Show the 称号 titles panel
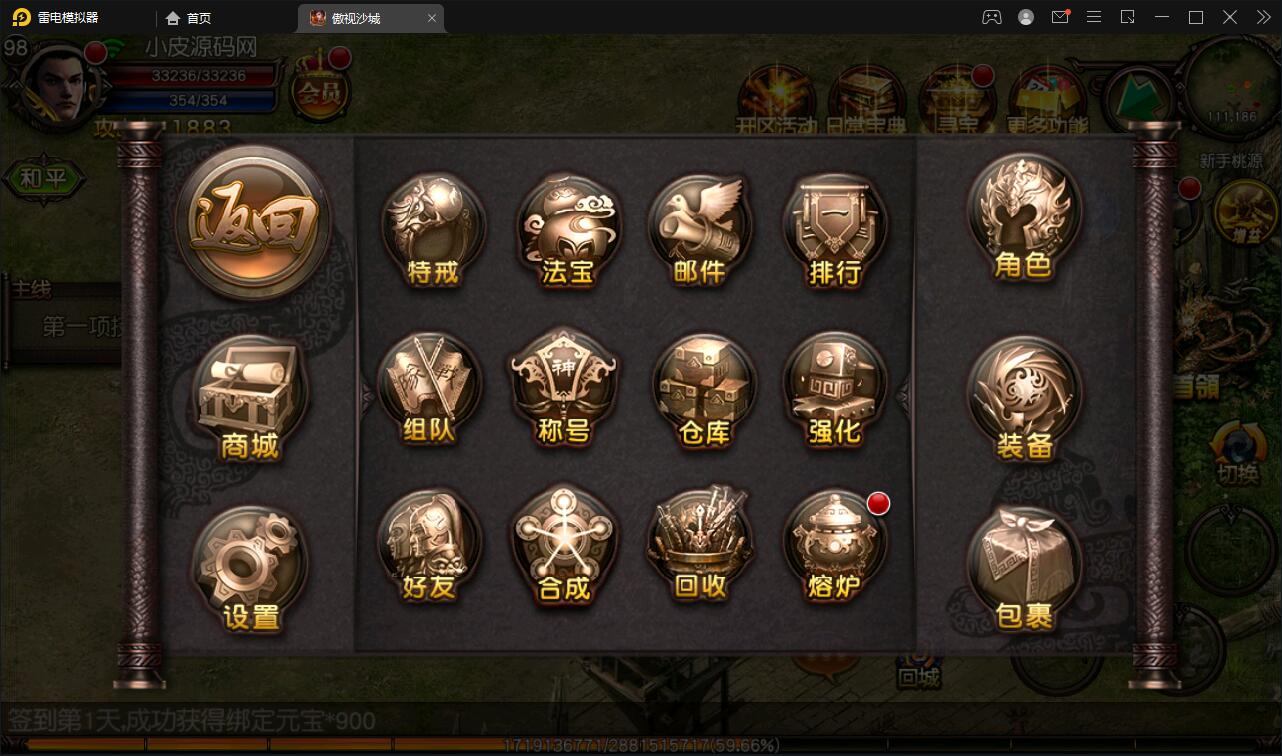 [564, 390]
